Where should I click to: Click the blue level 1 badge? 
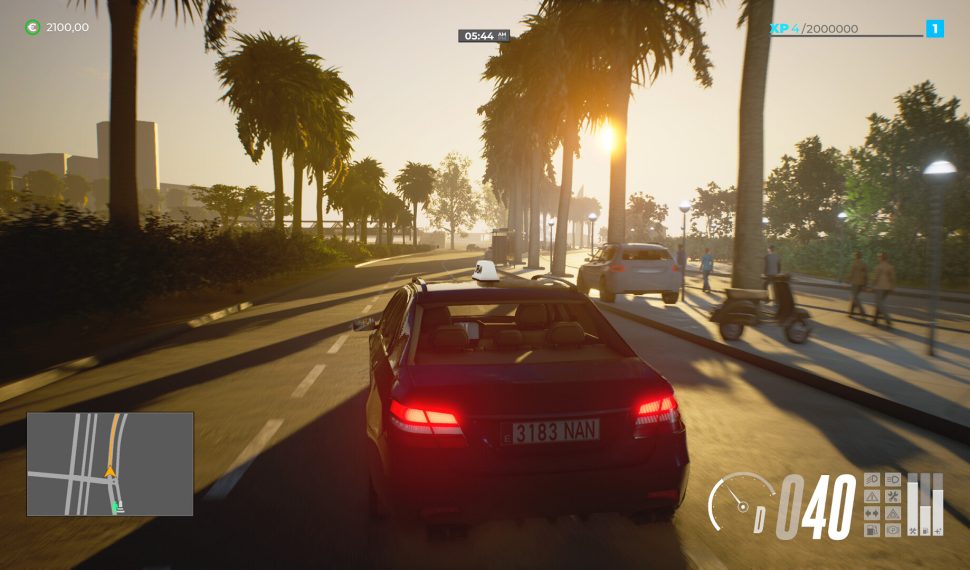[x=935, y=29]
